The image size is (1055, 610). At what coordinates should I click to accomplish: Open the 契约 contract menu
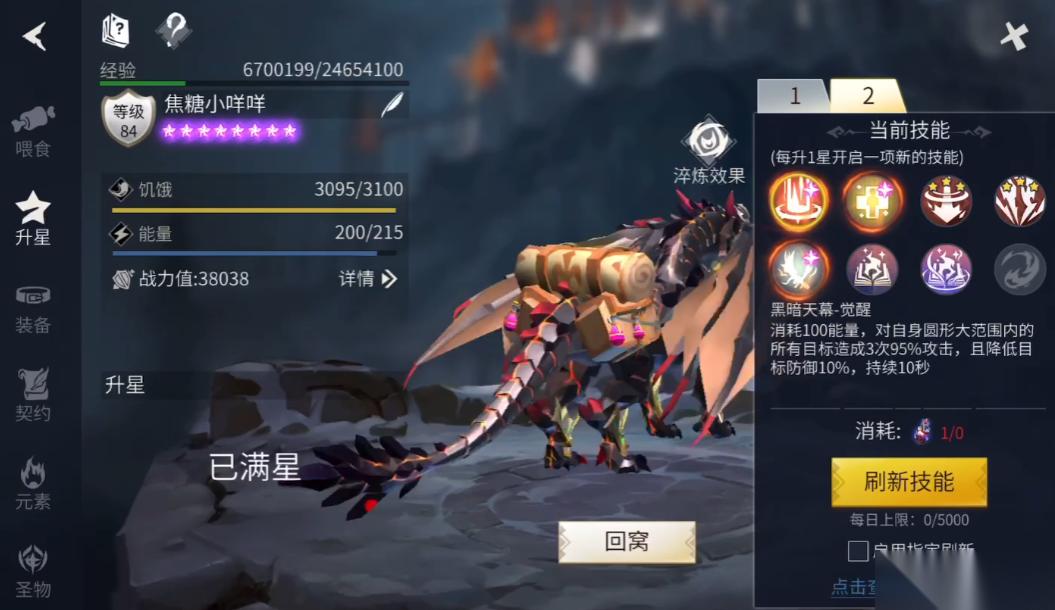pos(33,394)
